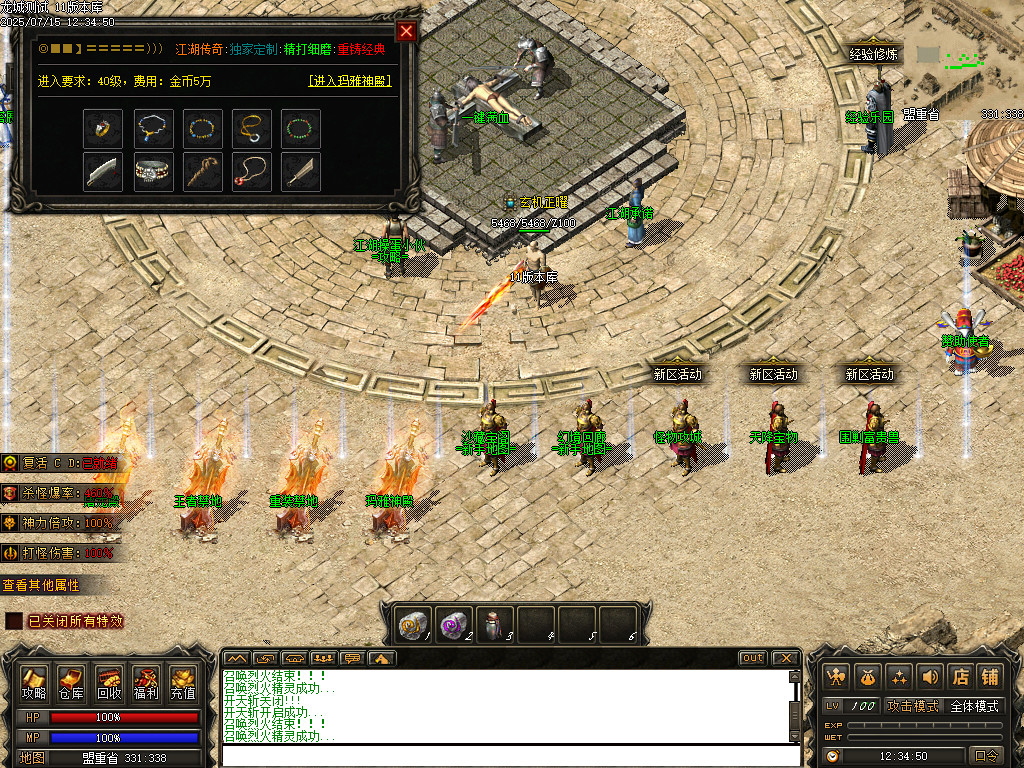The width and height of the screenshot is (1024, 768).
Task: Open the 攻略 guide button
Action: [34, 682]
